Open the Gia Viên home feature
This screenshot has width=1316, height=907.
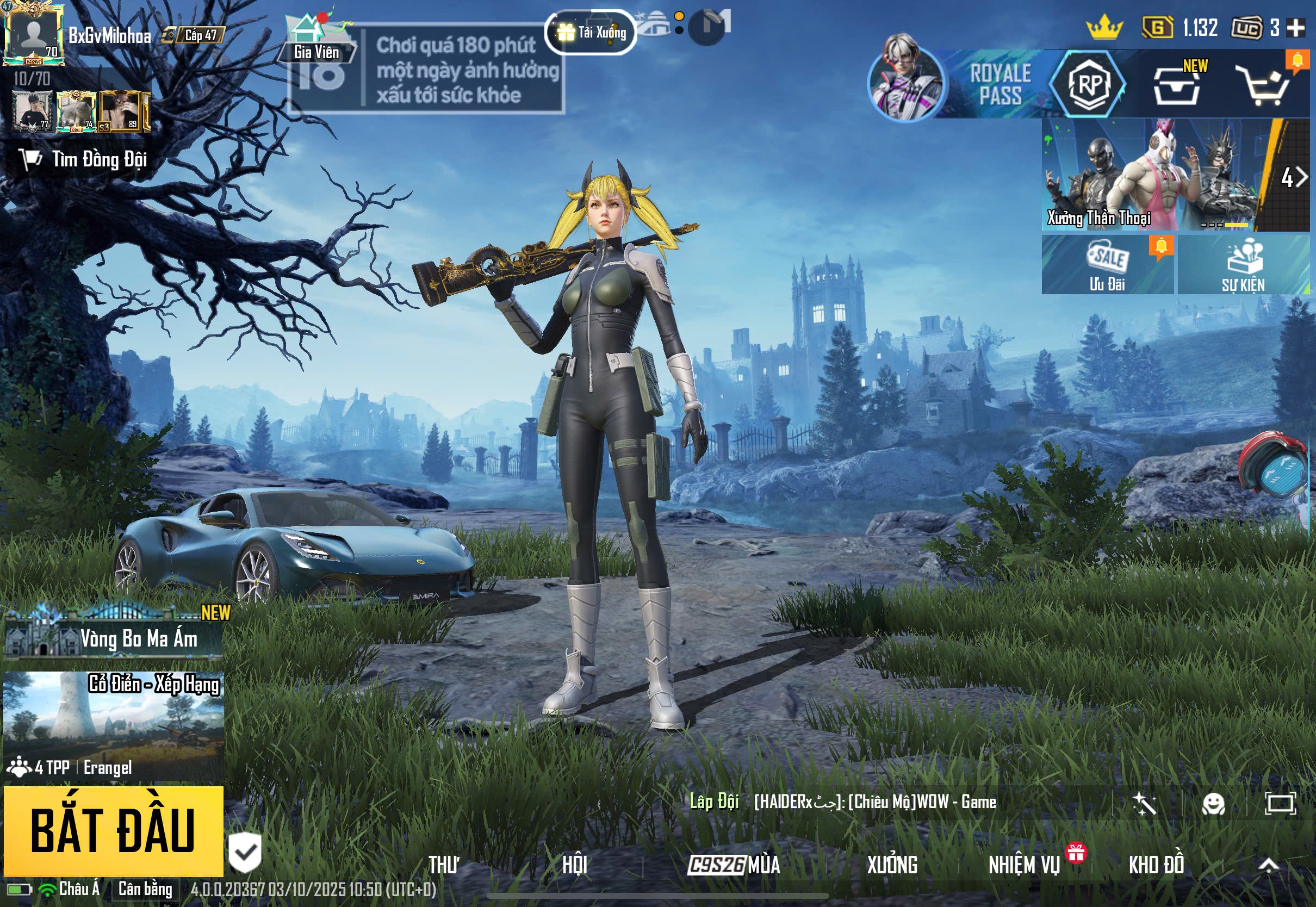tap(316, 40)
